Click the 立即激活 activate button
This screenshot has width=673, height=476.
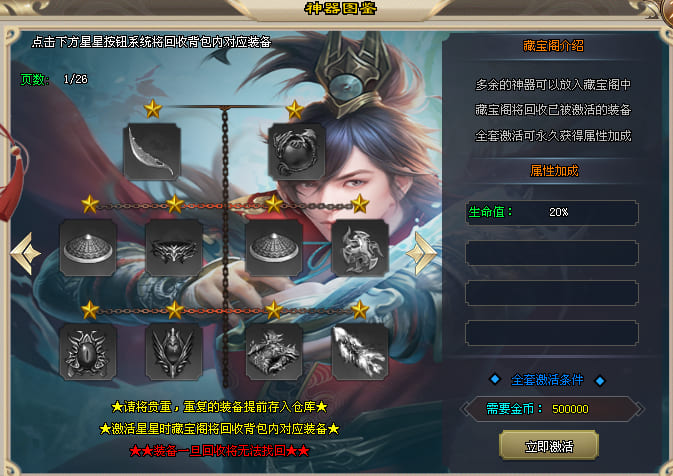[548, 445]
